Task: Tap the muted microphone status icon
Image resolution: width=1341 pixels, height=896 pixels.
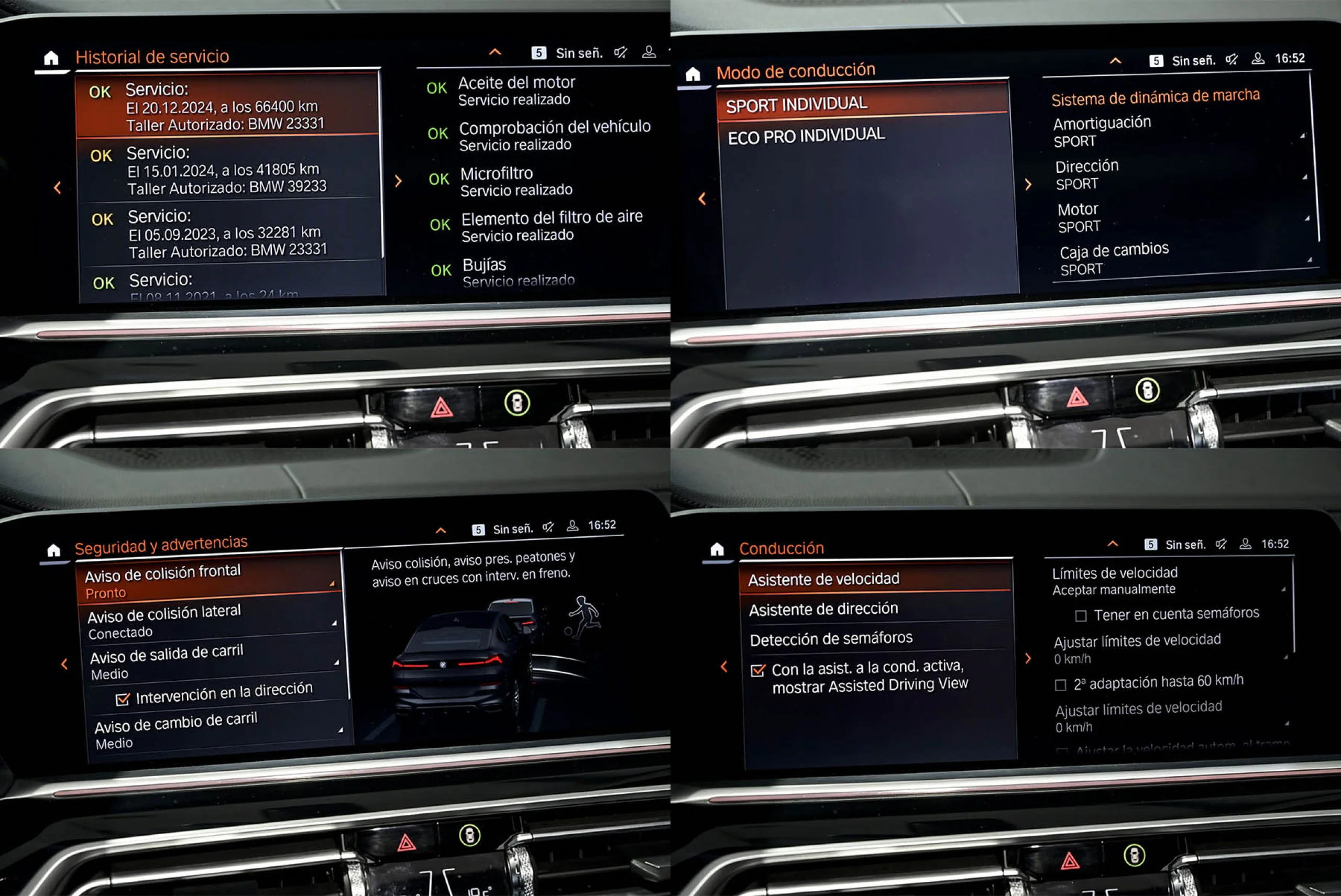Action: click(621, 52)
